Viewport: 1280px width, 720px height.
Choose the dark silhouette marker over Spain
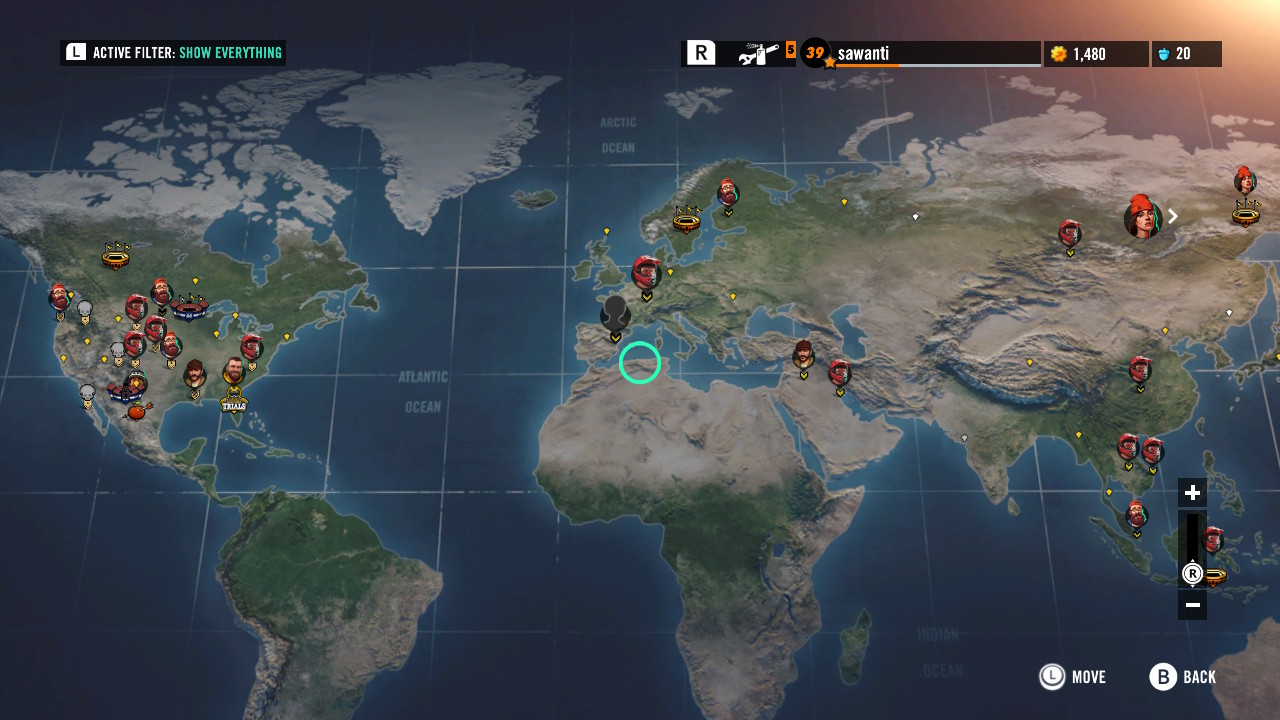pyautogui.click(x=615, y=314)
